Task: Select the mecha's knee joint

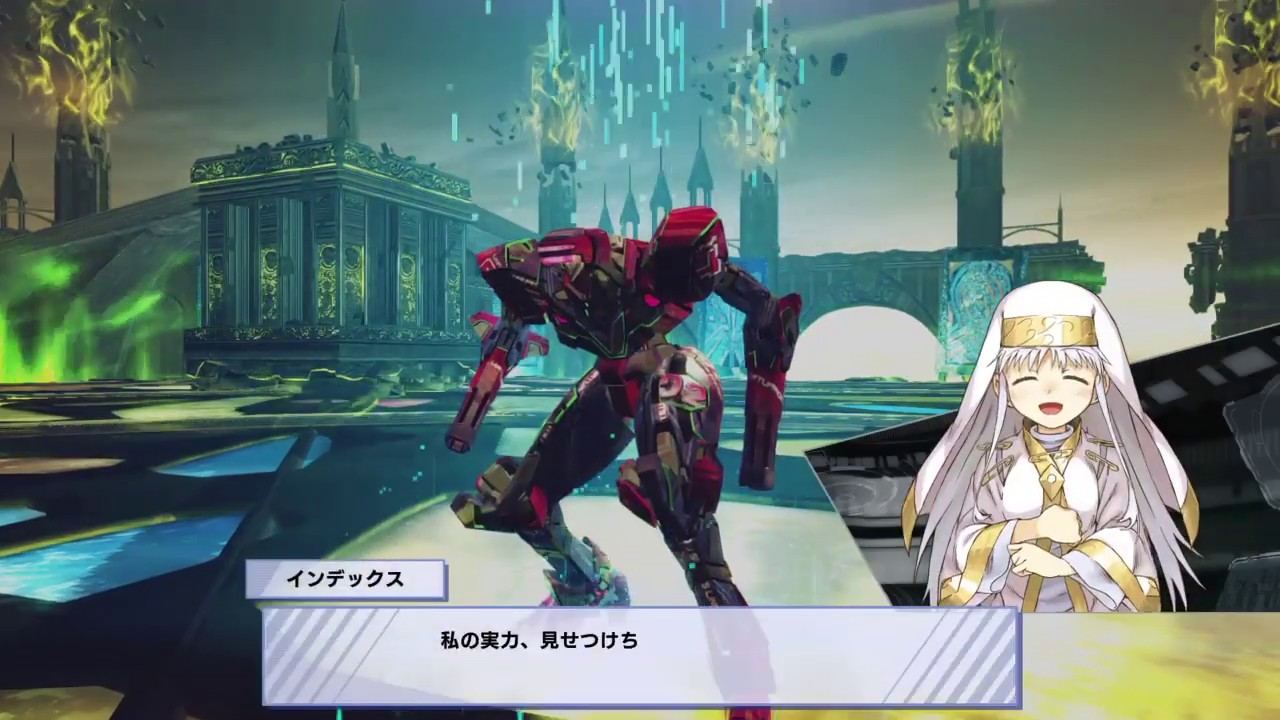Action: click(510, 480)
